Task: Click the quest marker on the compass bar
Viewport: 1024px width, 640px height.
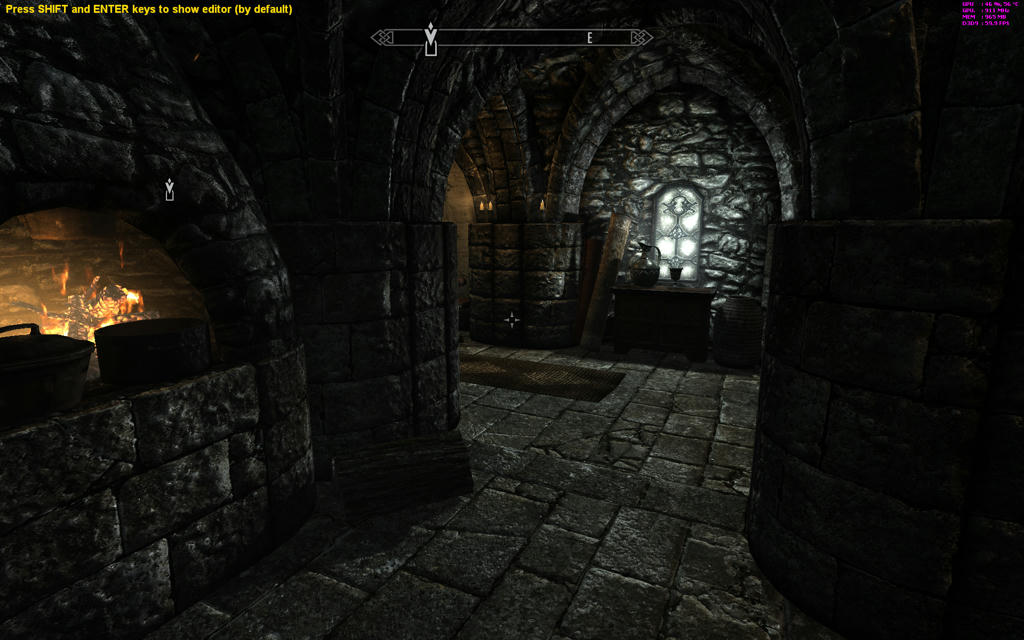Action: [x=431, y=39]
